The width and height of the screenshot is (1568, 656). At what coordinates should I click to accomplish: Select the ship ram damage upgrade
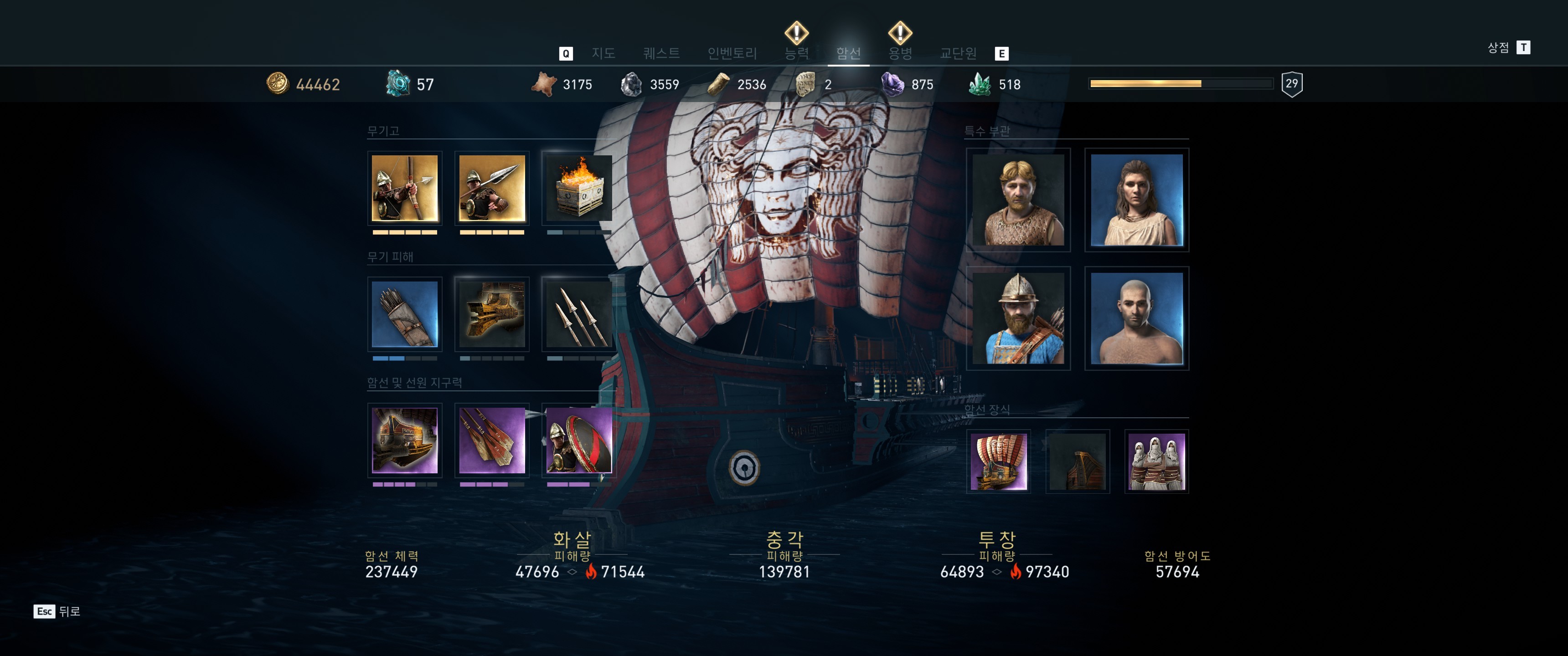(492, 314)
